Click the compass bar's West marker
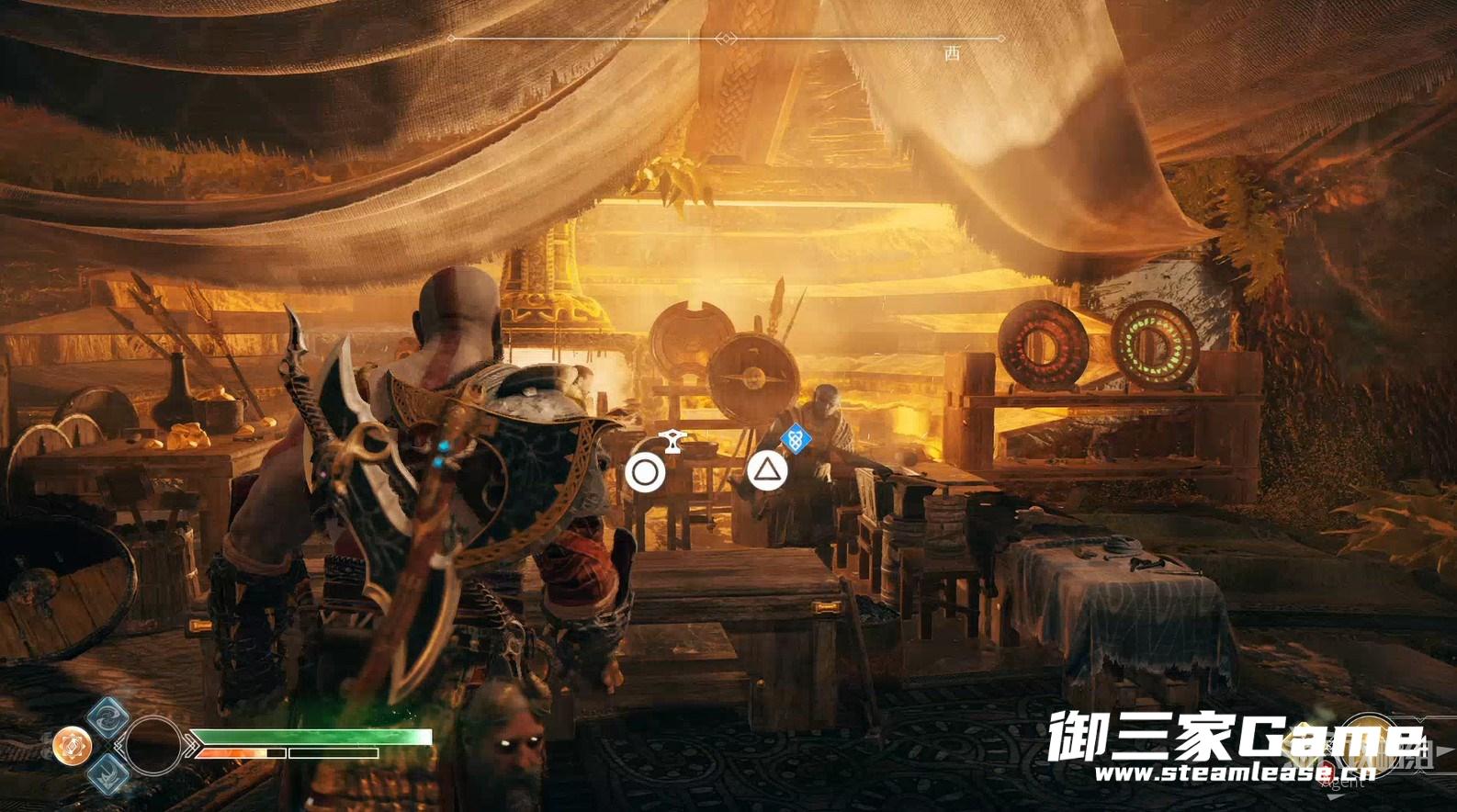Image resolution: width=1457 pixels, height=812 pixels. coord(952,53)
